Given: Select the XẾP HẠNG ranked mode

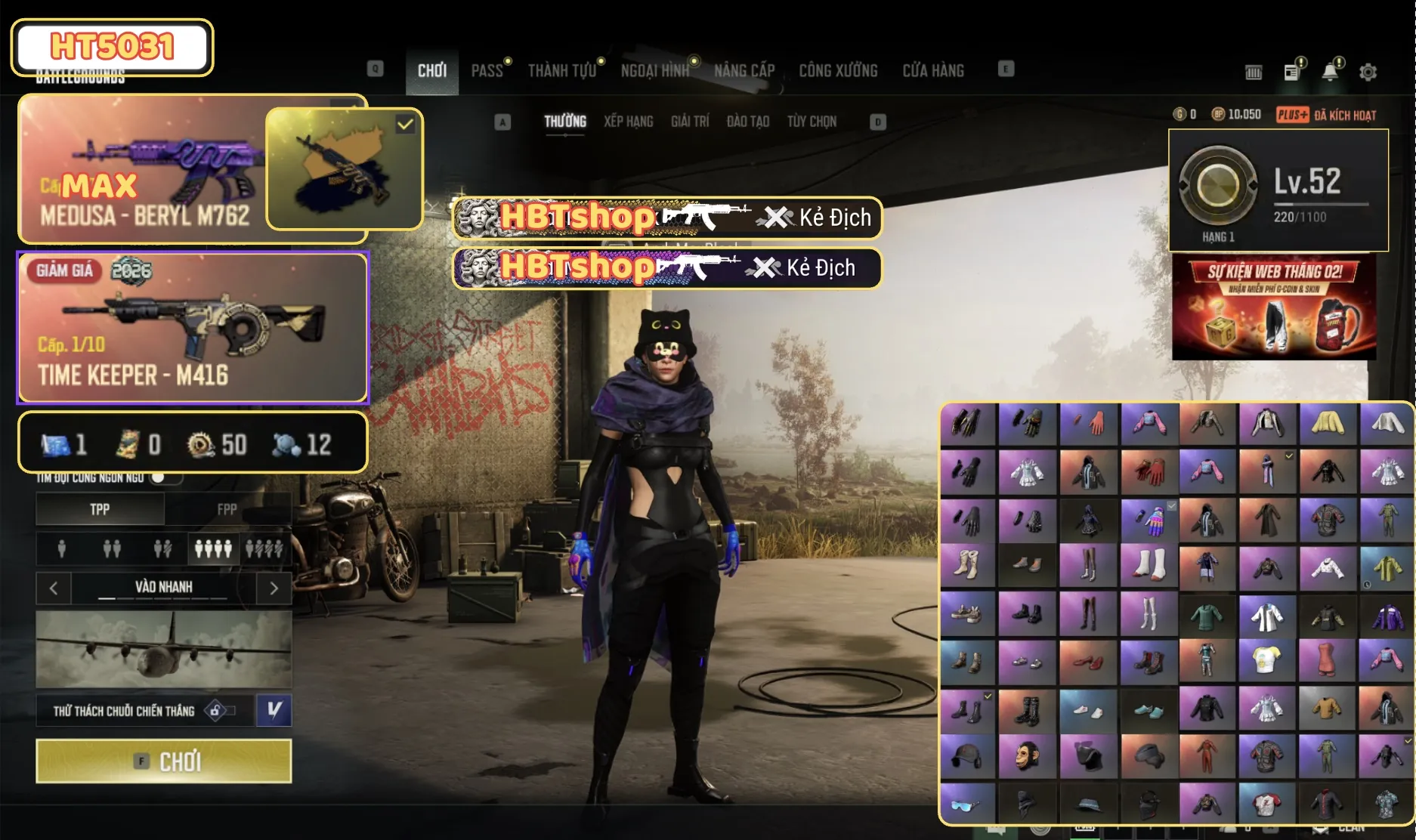Looking at the screenshot, I should (628, 122).
